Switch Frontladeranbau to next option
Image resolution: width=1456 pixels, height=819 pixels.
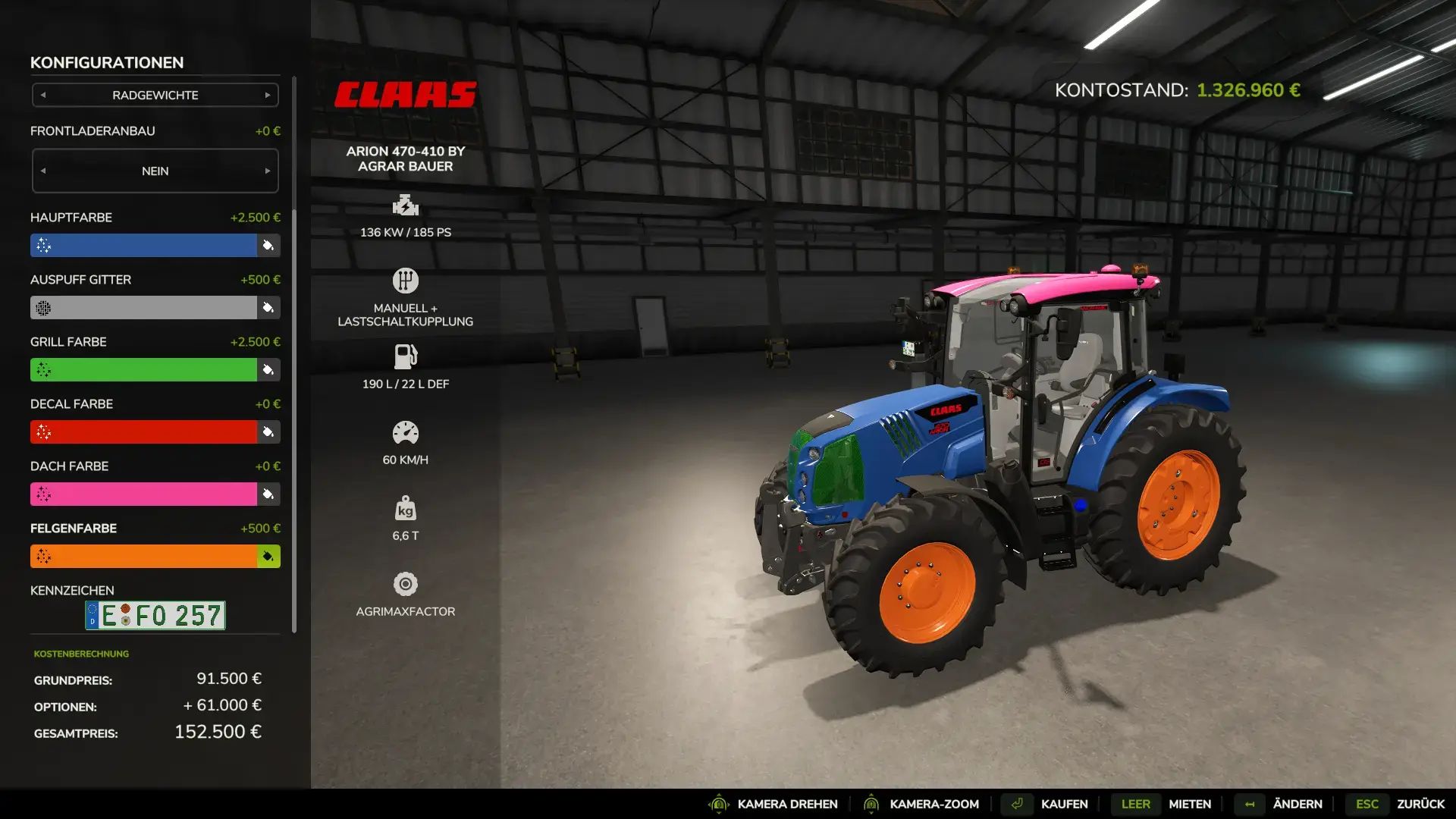coord(268,171)
